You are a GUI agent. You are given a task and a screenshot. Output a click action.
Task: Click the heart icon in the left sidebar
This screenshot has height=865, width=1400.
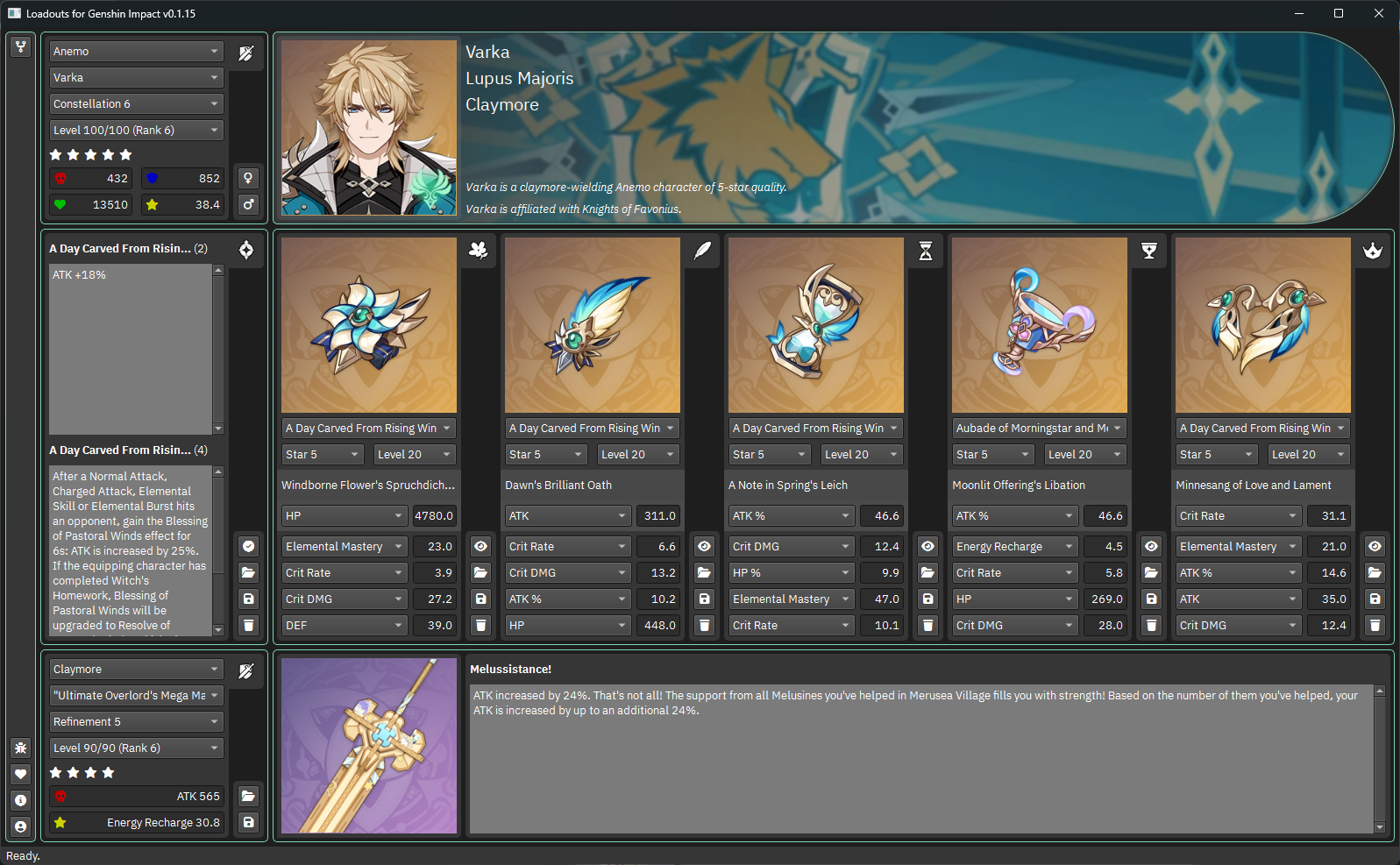coord(20,774)
